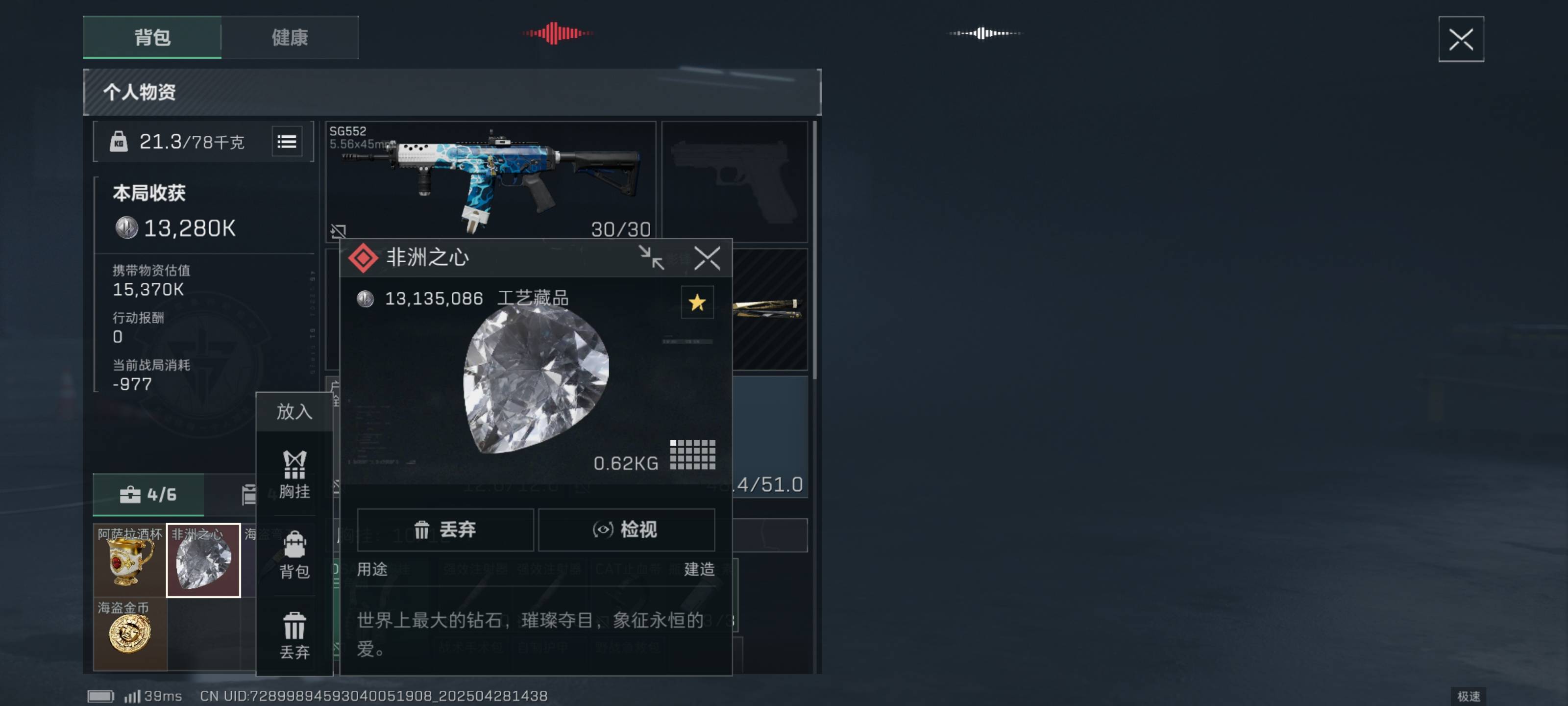
Task: Click 丢弃 to discard the diamond
Action: pos(445,530)
